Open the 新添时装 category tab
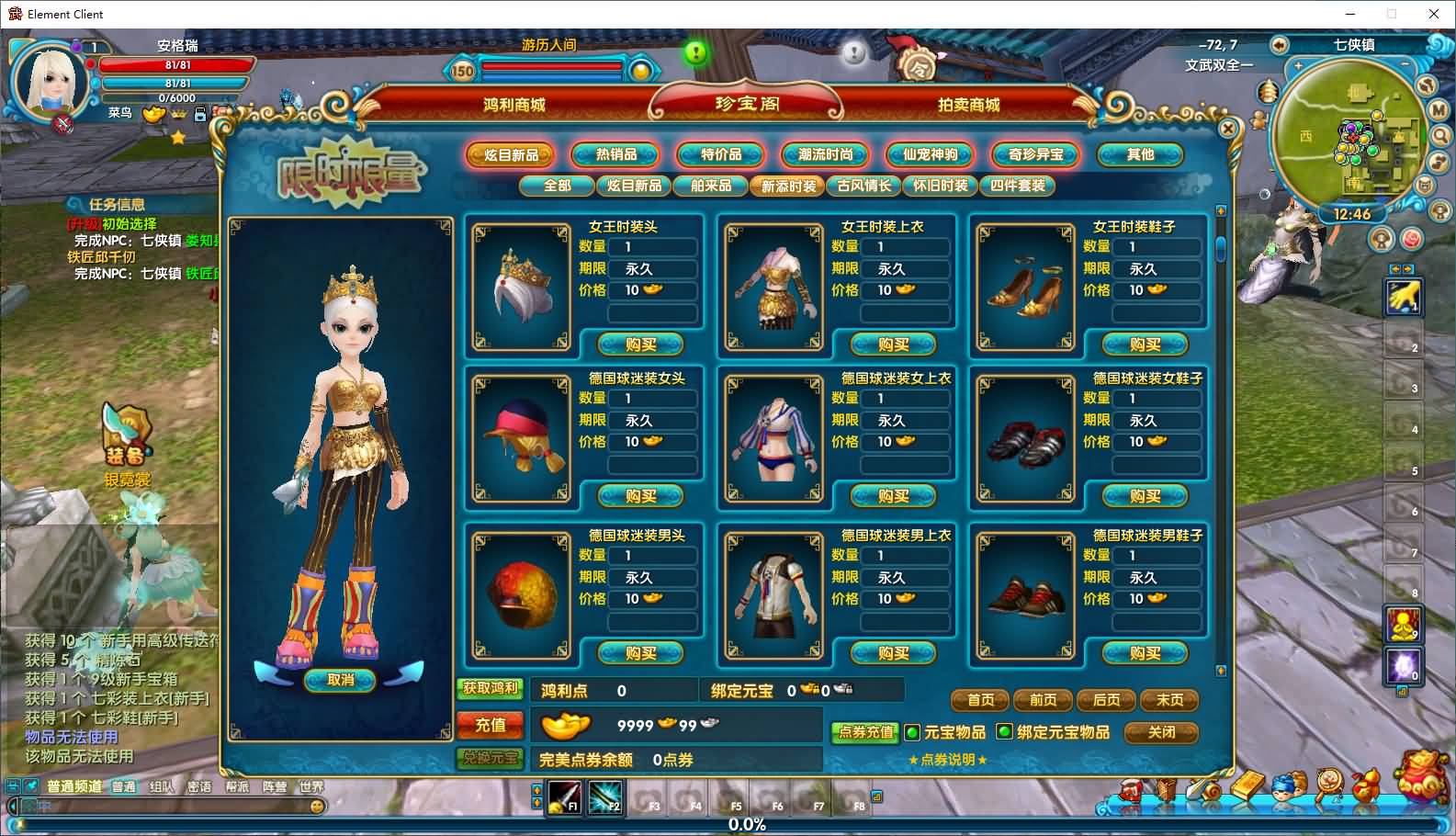 (785, 186)
